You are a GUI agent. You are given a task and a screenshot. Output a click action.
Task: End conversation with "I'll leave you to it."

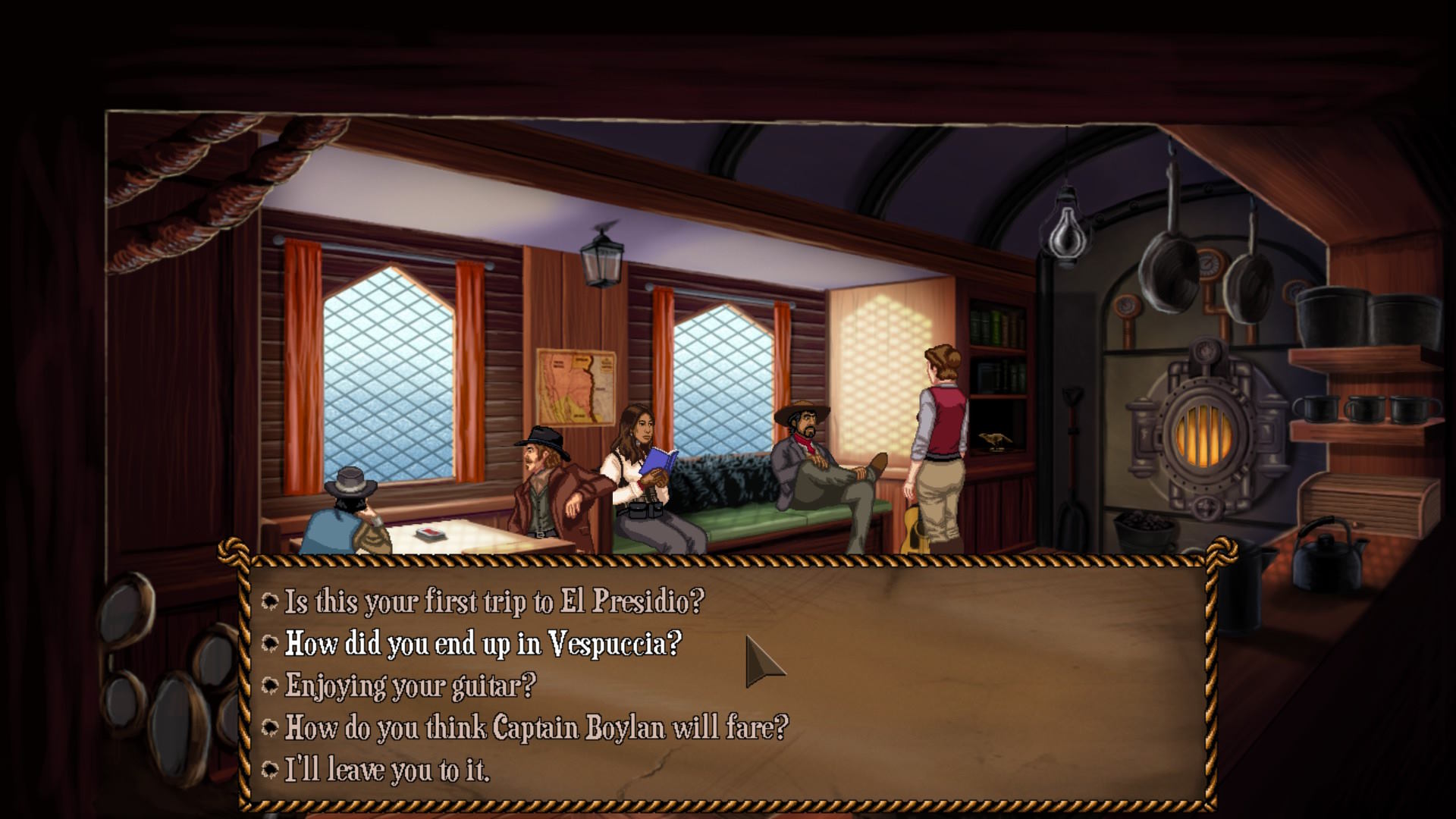387,770
